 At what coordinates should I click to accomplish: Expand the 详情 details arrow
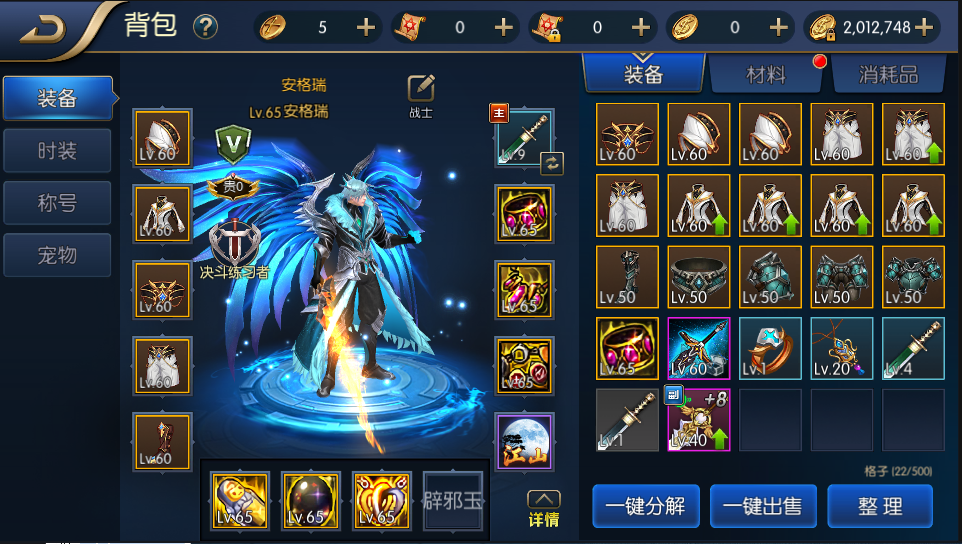[543, 507]
